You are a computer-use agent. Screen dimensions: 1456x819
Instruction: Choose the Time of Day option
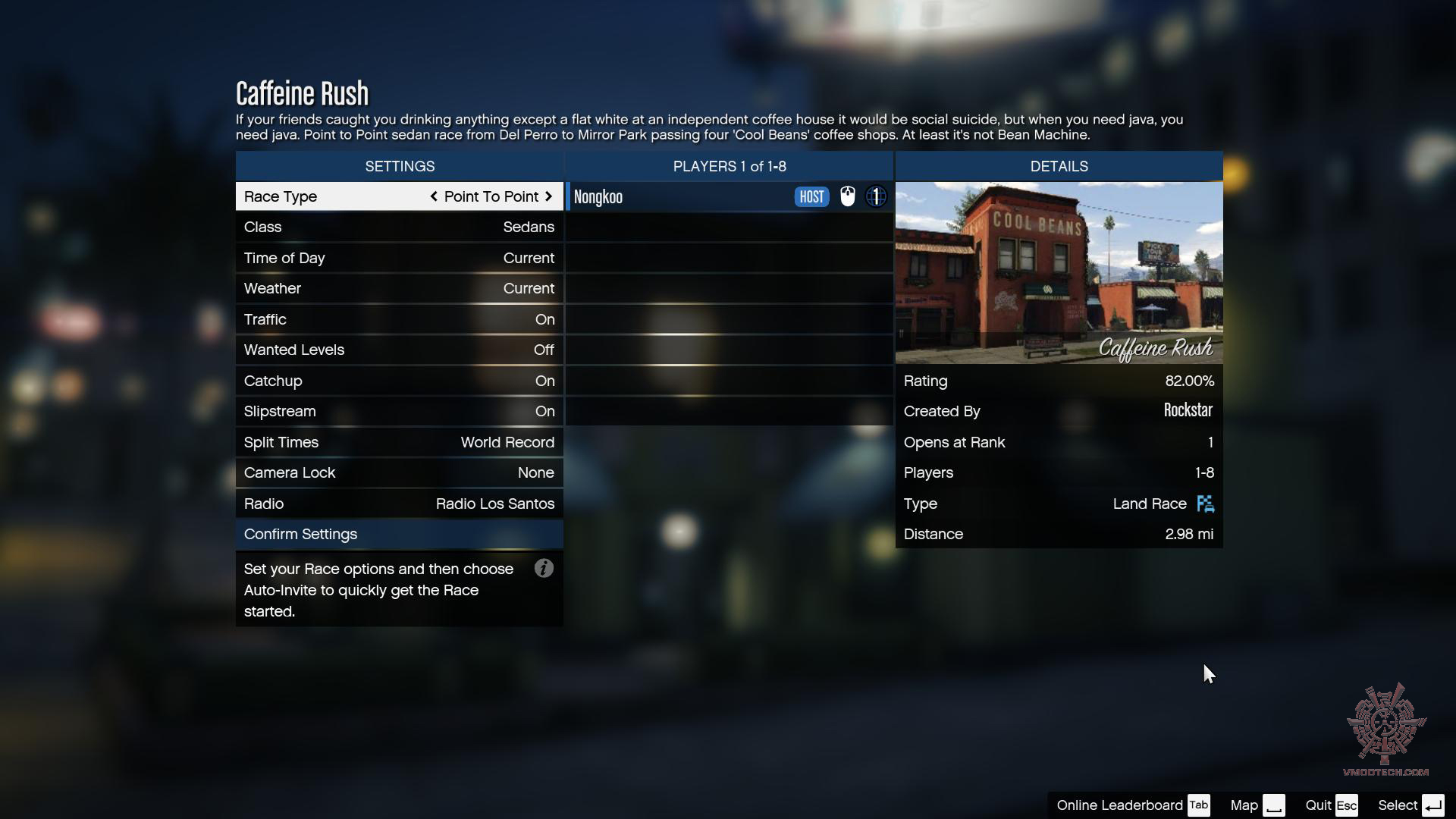[x=399, y=258]
